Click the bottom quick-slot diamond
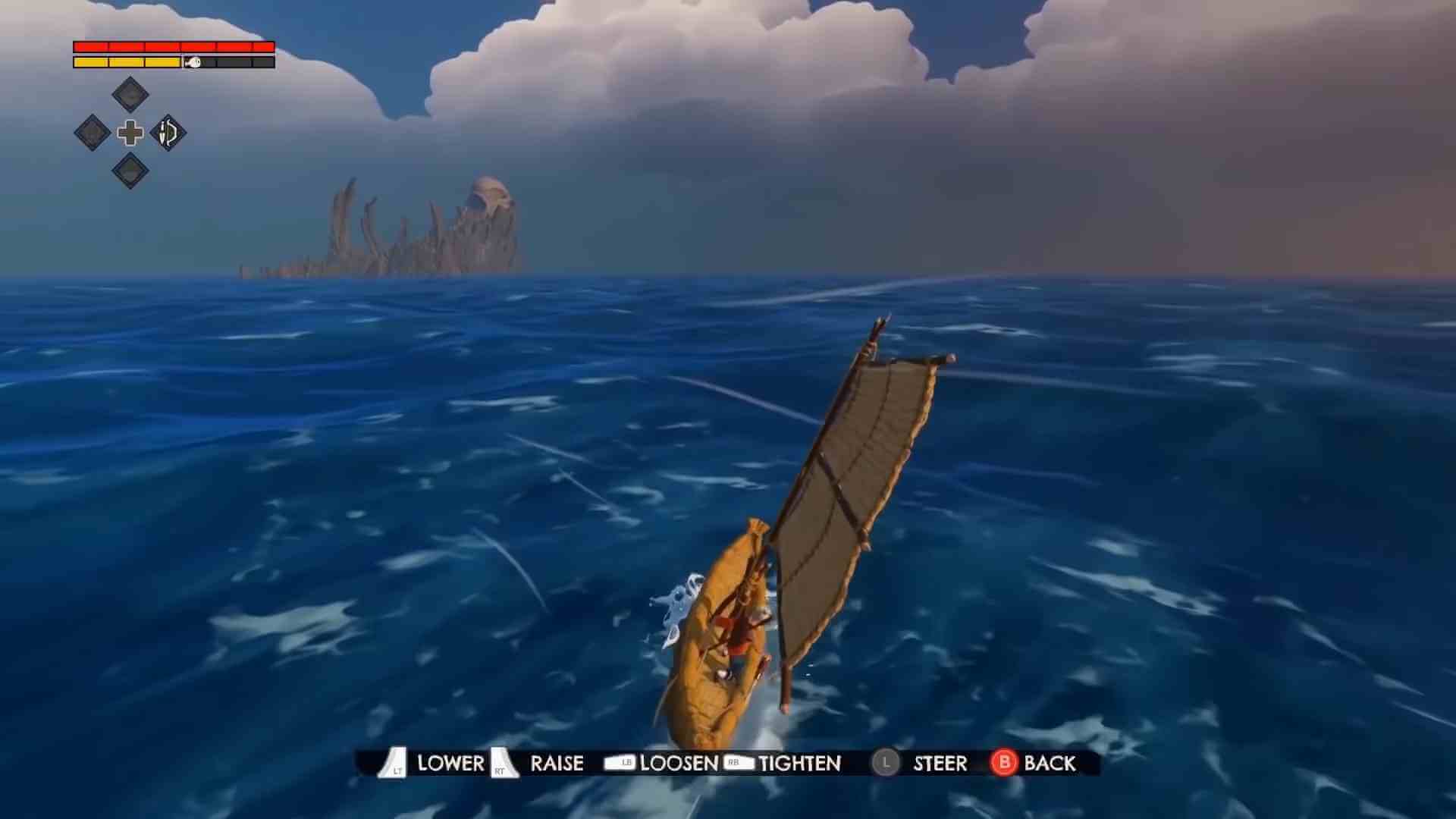The image size is (1456, 819). point(129,171)
